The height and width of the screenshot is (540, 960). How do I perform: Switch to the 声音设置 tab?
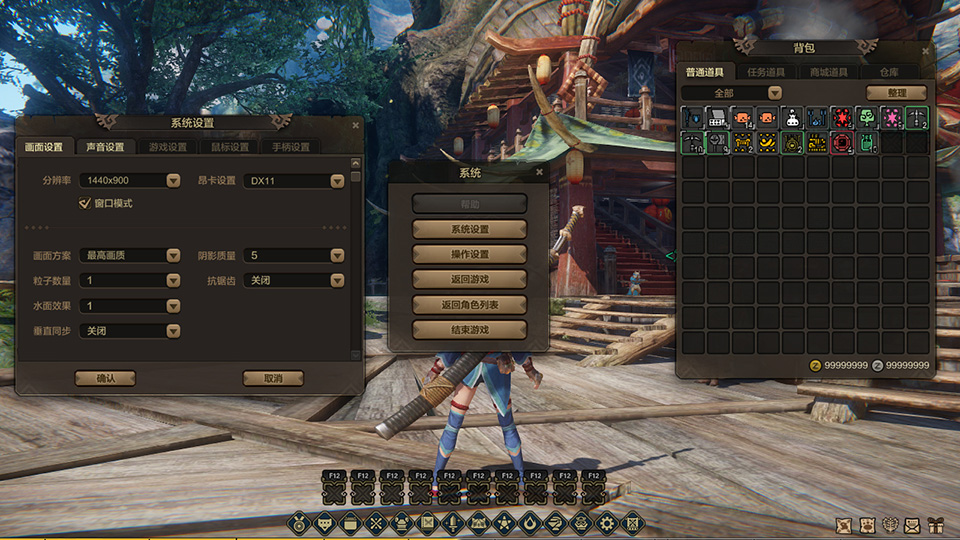coord(105,147)
